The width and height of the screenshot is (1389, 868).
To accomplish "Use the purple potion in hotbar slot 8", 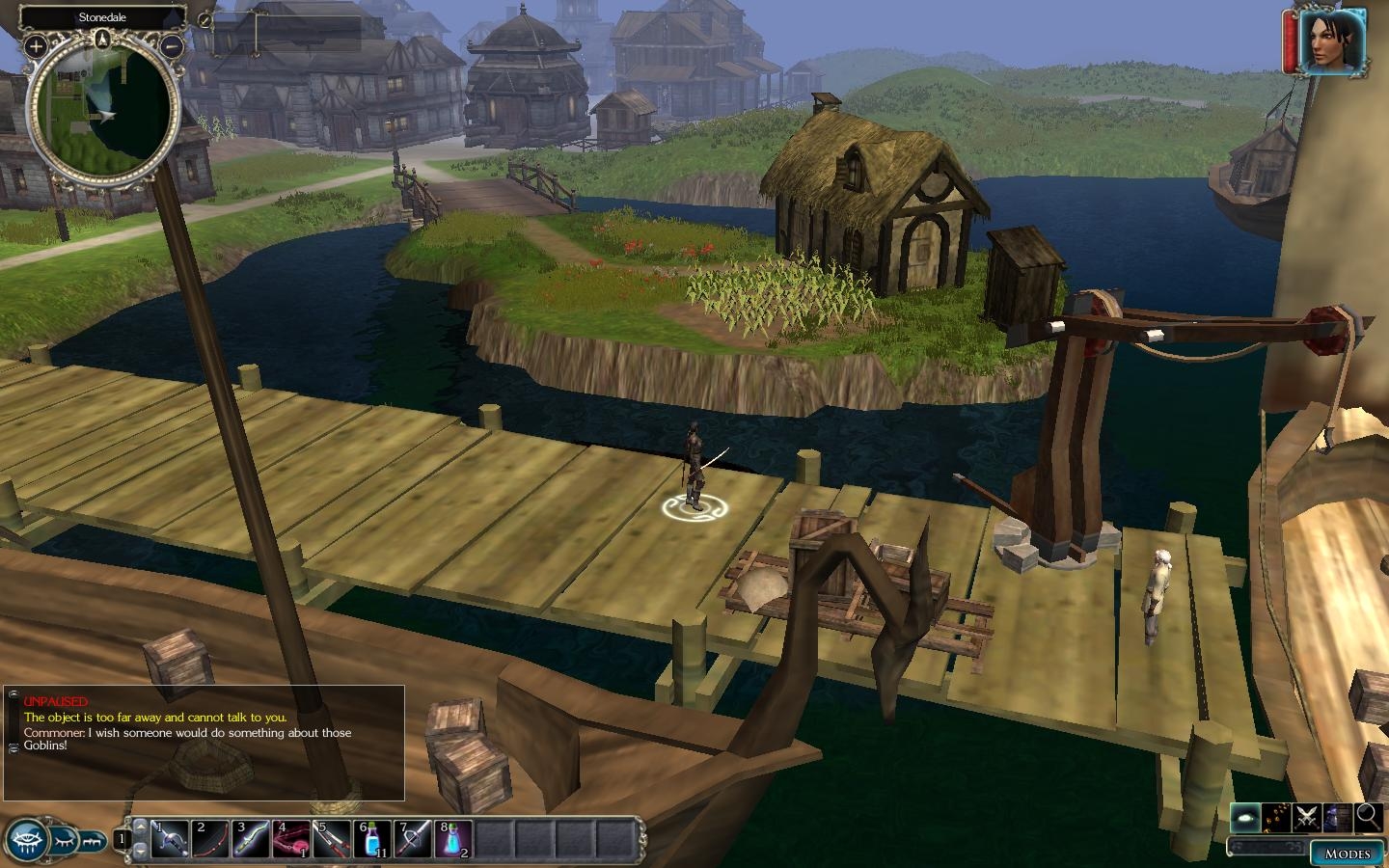I will (x=454, y=839).
